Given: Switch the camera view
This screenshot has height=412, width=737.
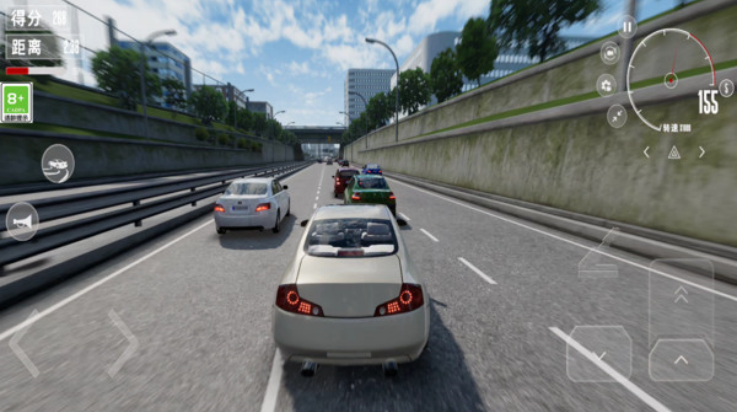Looking at the screenshot, I should [610, 52].
